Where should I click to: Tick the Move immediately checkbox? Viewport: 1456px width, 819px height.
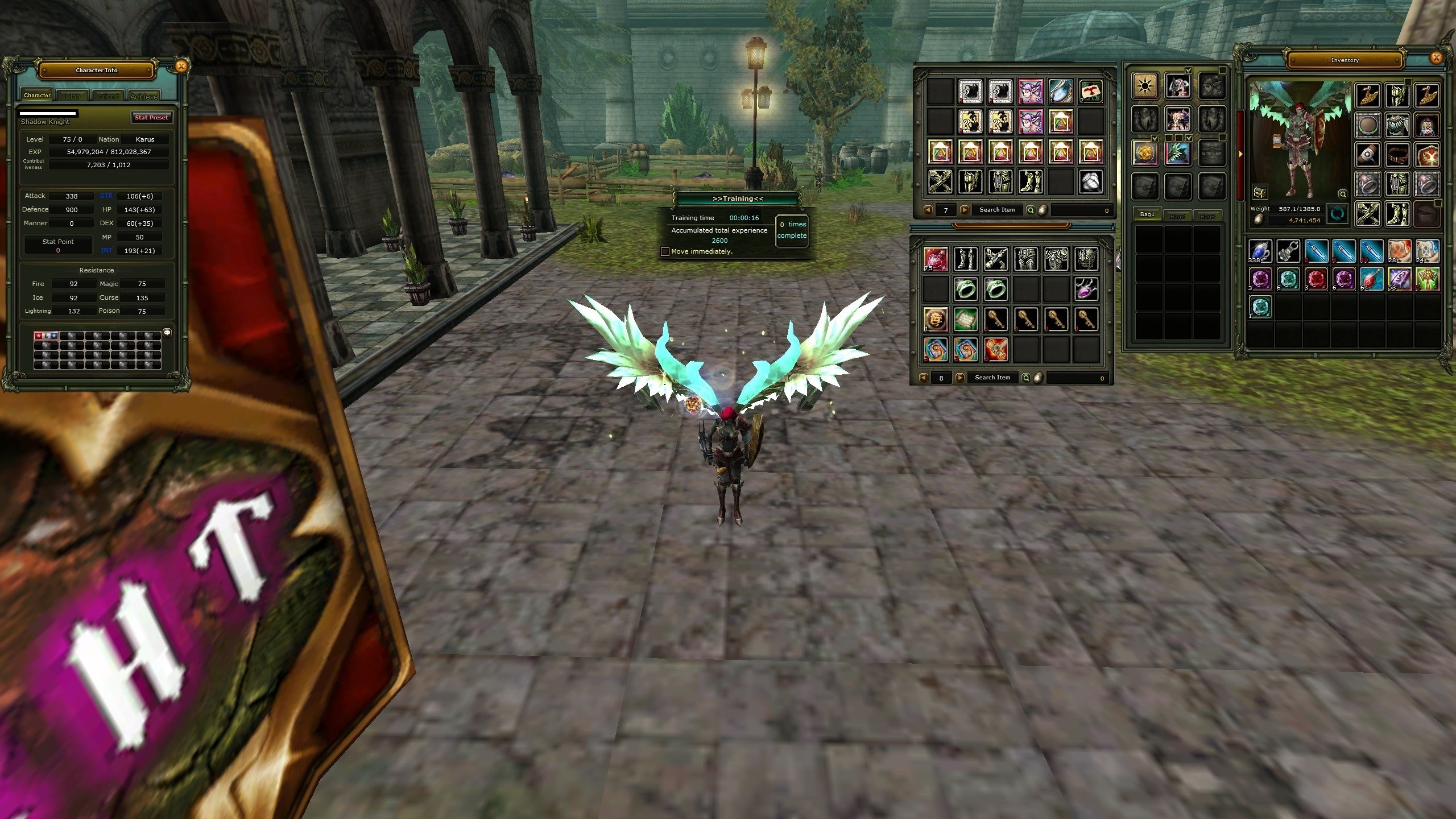(665, 251)
